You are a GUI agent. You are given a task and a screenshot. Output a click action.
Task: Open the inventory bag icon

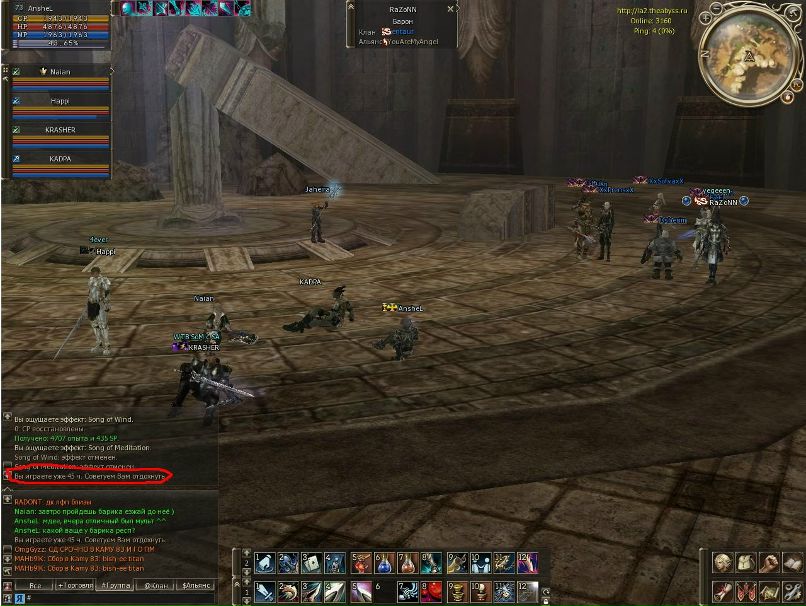745,563
